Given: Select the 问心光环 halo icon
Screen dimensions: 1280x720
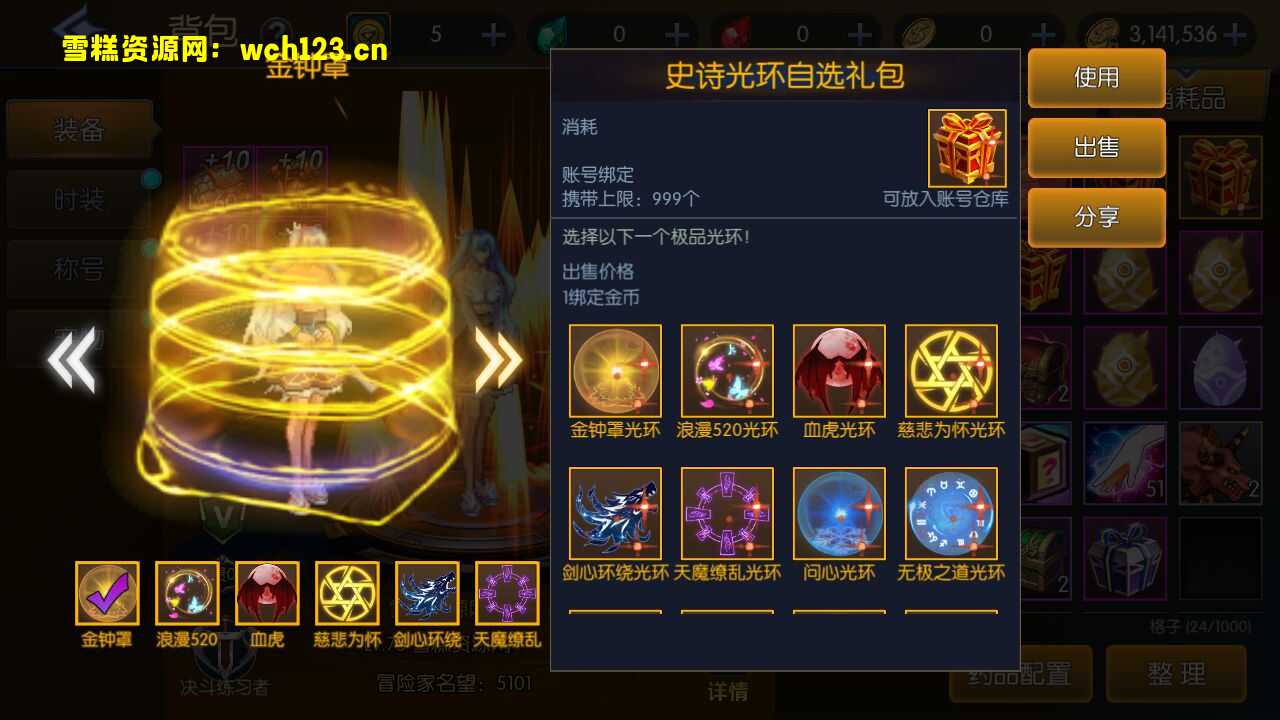Looking at the screenshot, I should click(839, 514).
